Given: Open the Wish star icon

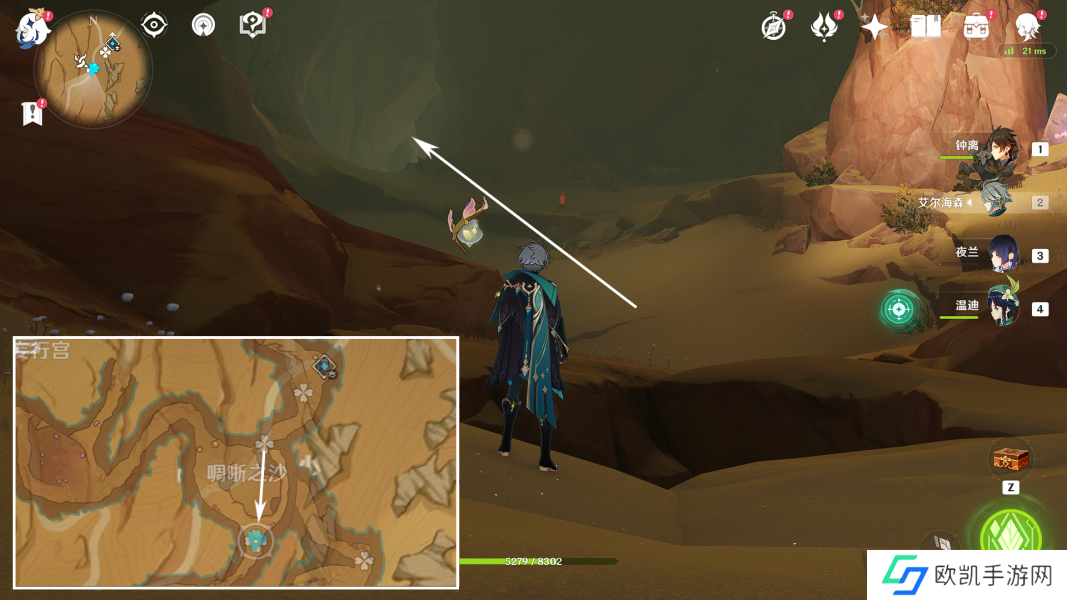Looking at the screenshot, I should click(875, 27).
